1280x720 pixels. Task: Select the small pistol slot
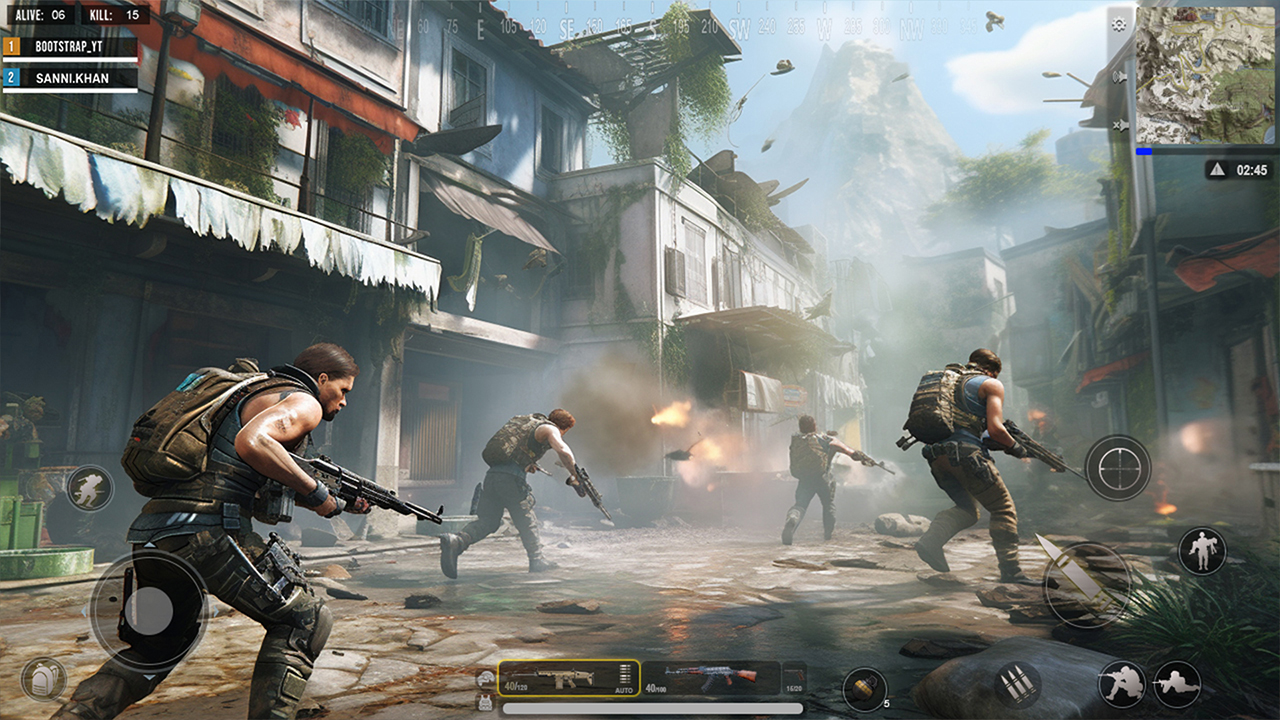pos(794,678)
